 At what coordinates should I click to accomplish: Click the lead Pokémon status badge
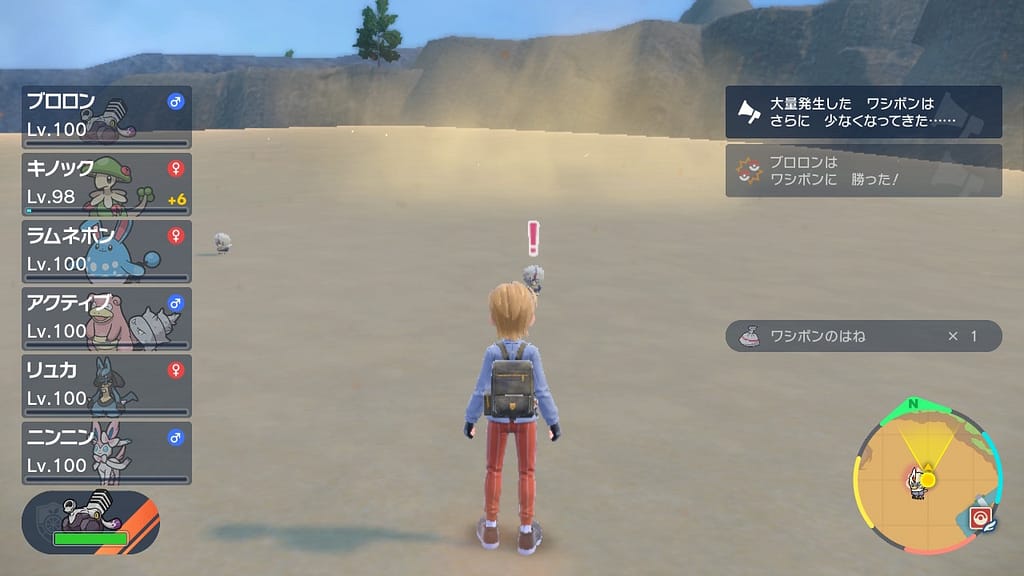pyautogui.click(x=91, y=523)
